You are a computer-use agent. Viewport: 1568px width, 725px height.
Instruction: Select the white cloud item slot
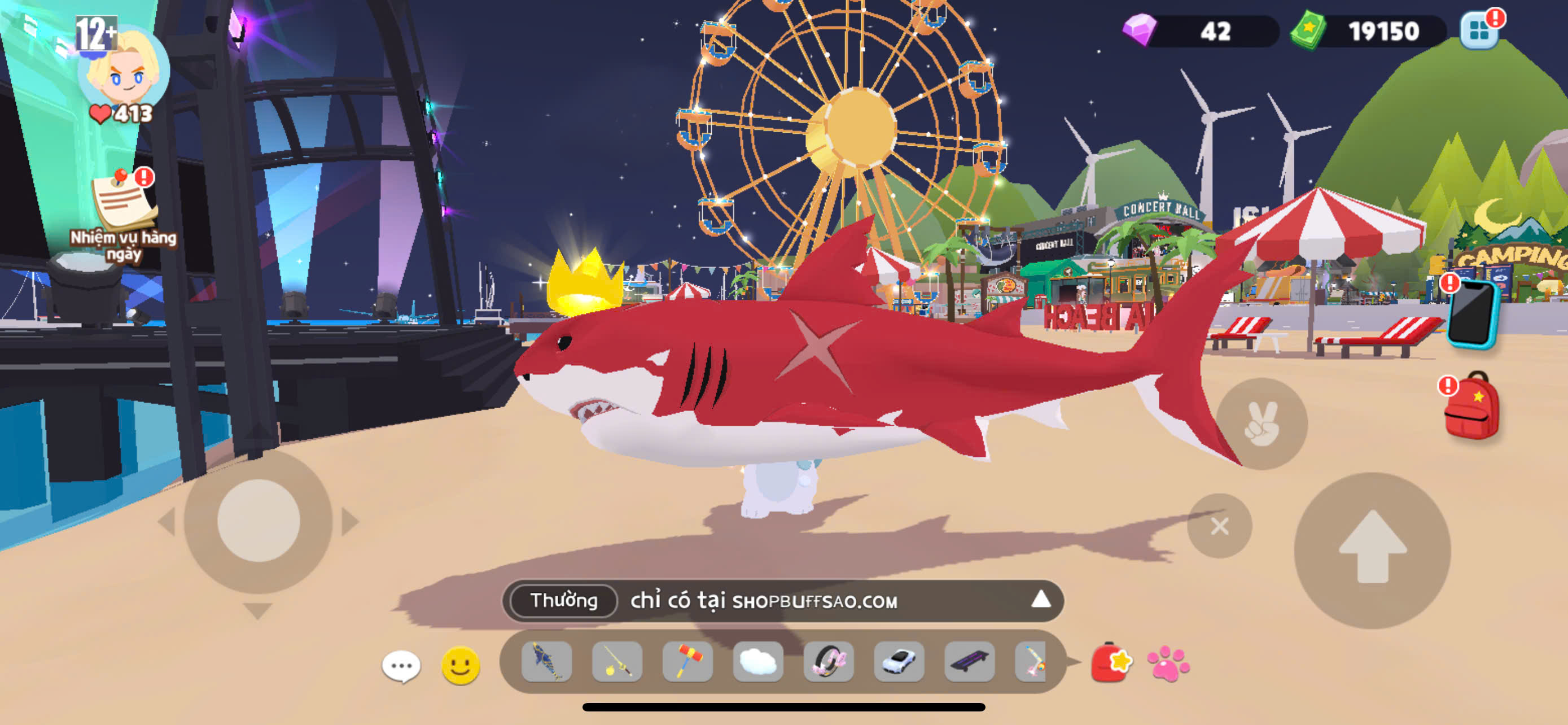[x=758, y=662]
